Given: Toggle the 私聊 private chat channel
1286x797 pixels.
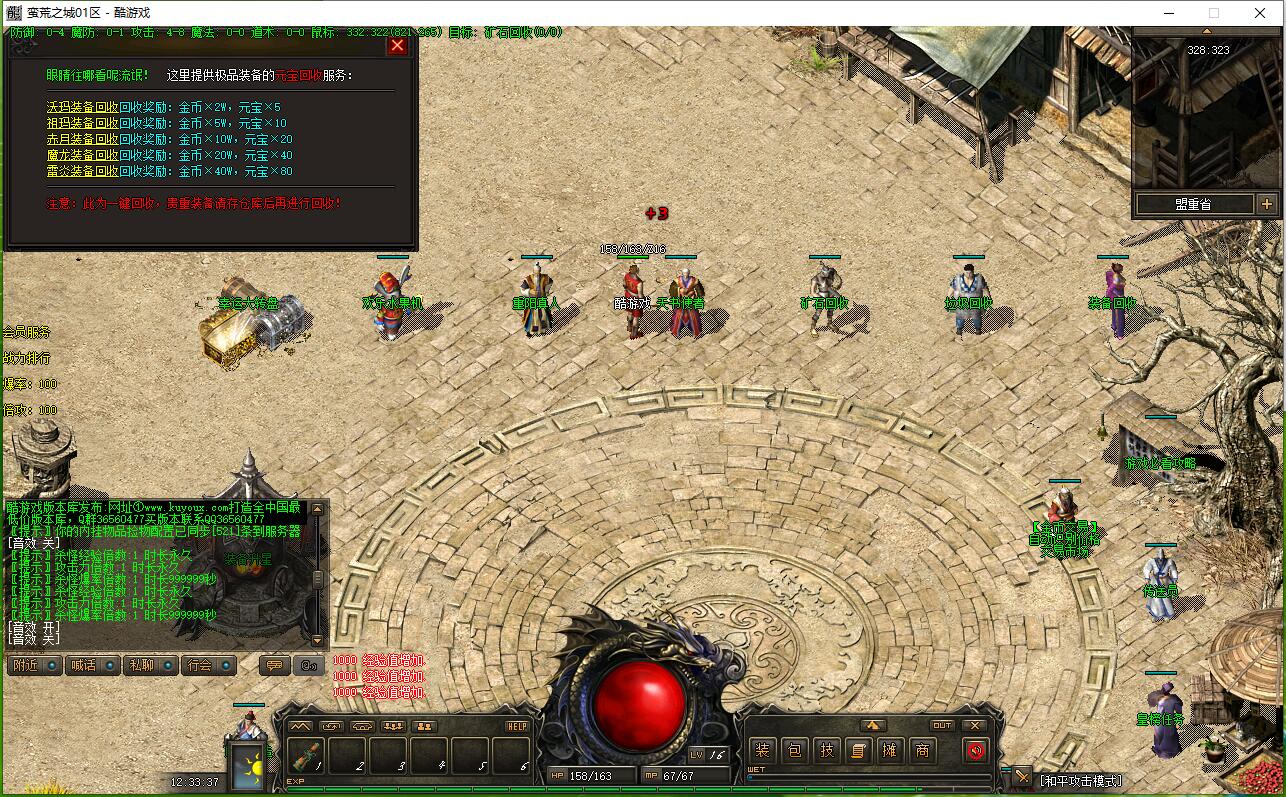Looking at the screenshot, I should 150,665.
